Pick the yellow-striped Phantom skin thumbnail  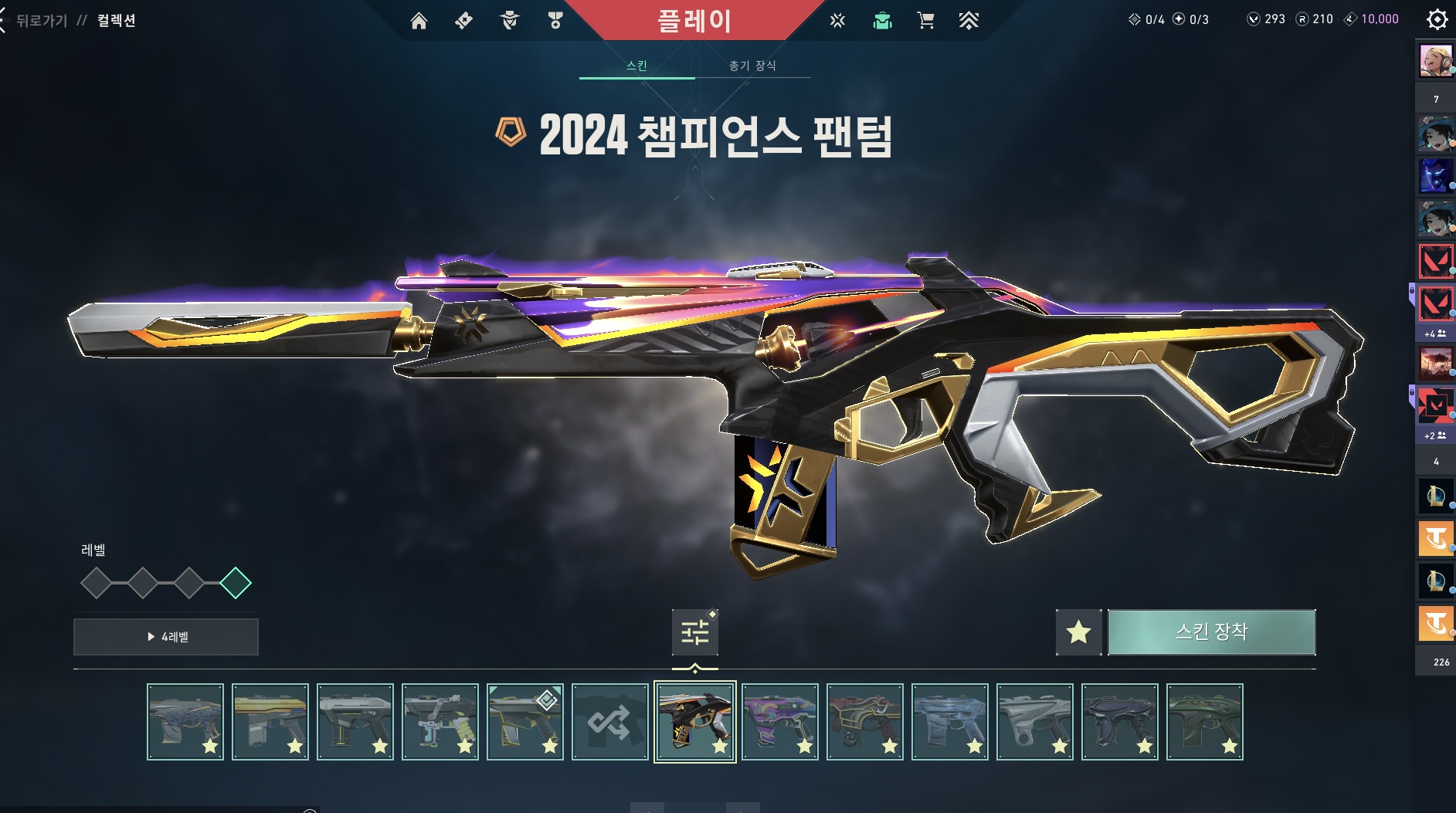[x=270, y=722]
